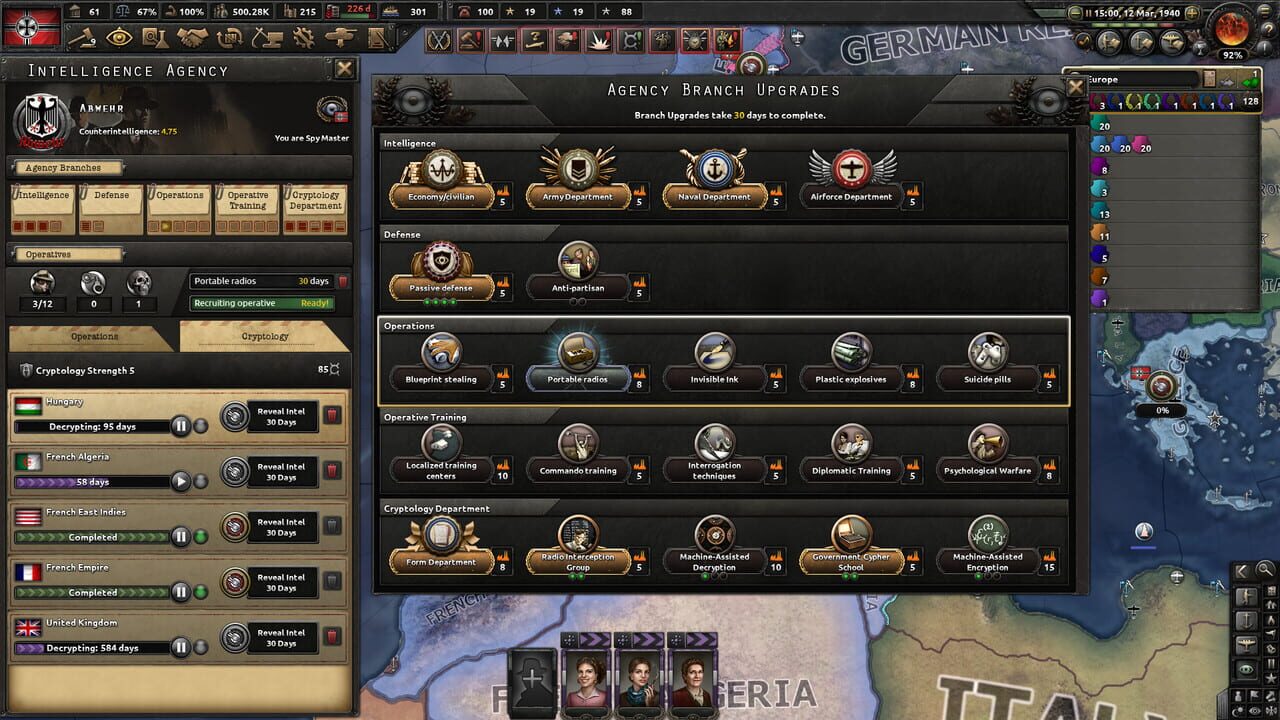1280x720 pixels.
Task: Open the Operative Training branch tab
Action: [247, 199]
